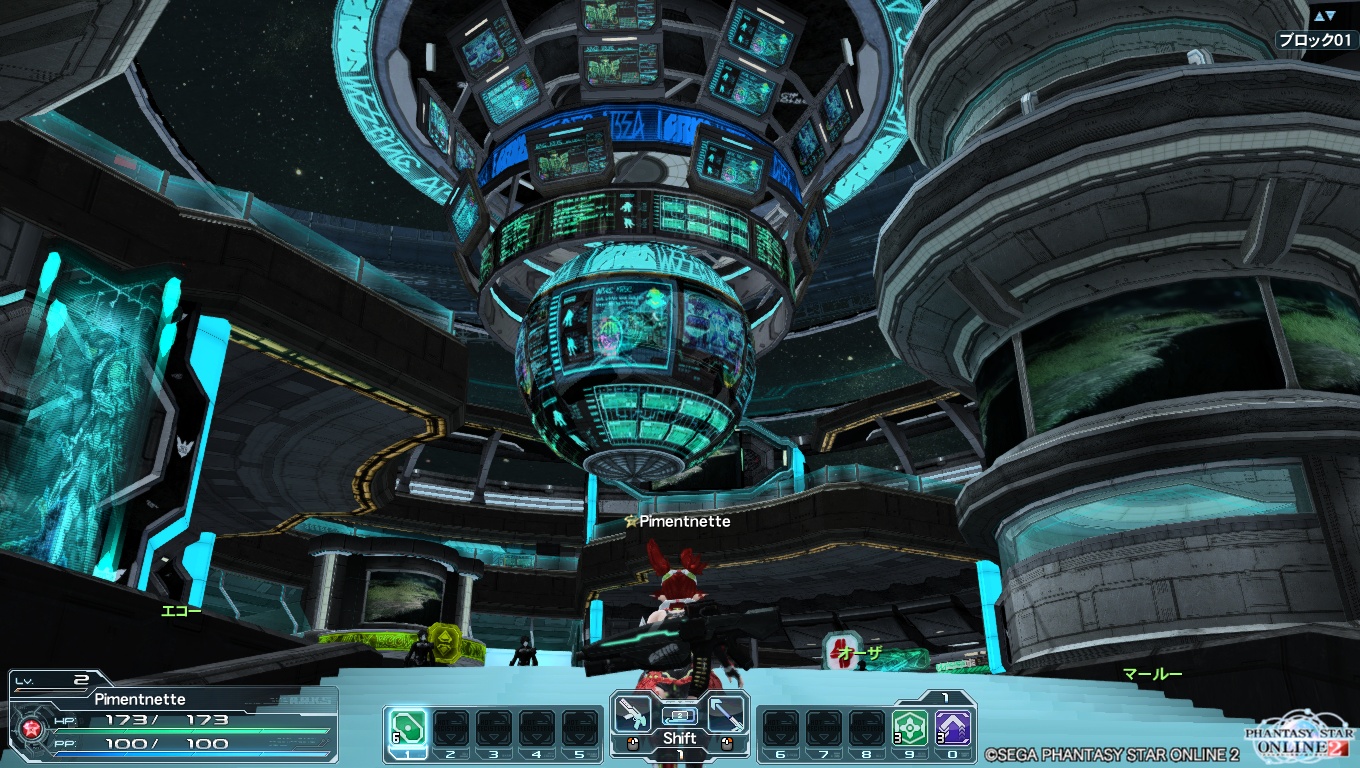Use the green flower-shaped item in slot 9
This screenshot has height=768, width=1360.
click(x=911, y=727)
